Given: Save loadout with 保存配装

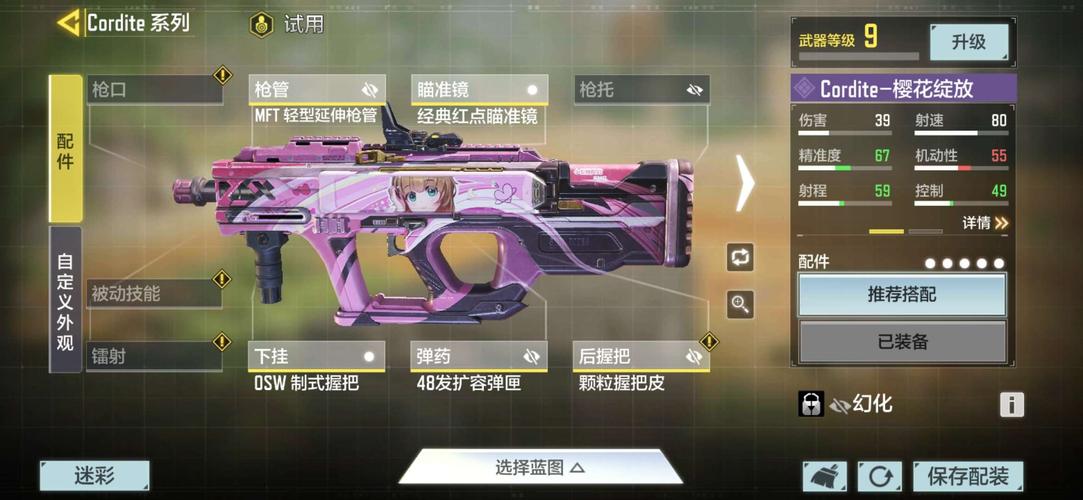Looking at the screenshot, I should pyautogui.click(x=967, y=476).
